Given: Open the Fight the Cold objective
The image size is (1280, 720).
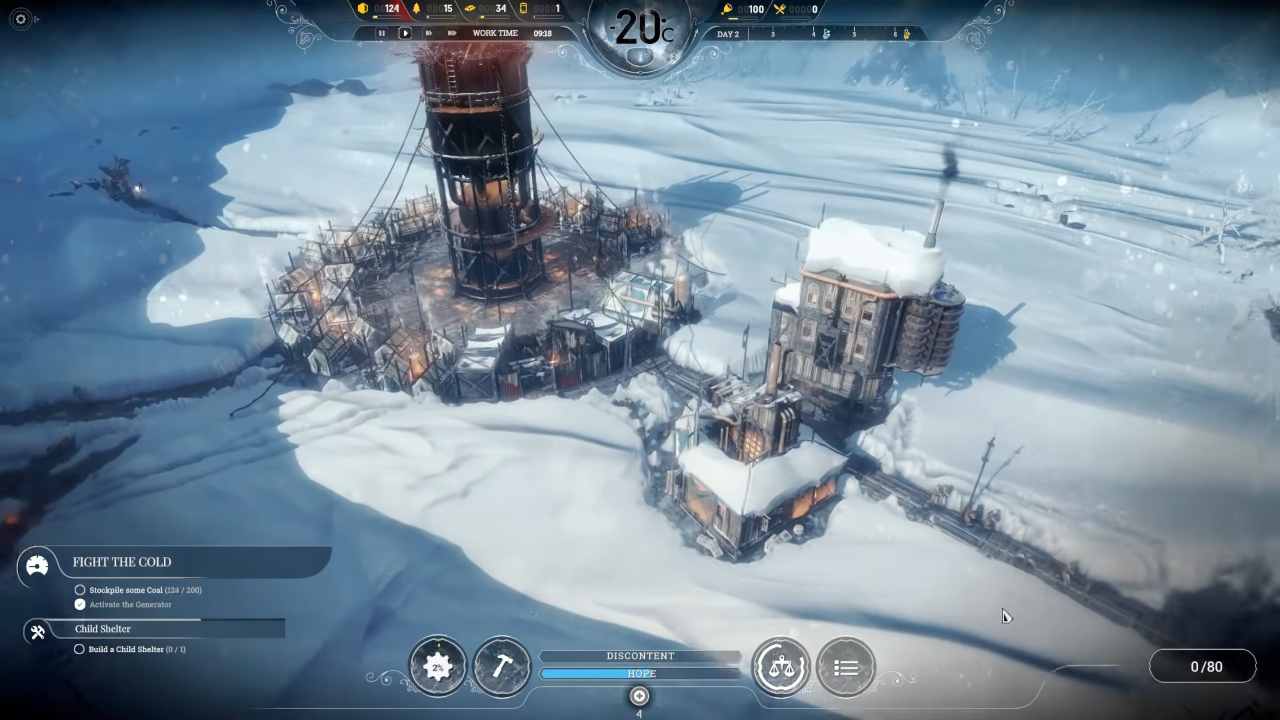Looking at the screenshot, I should pos(122,563).
